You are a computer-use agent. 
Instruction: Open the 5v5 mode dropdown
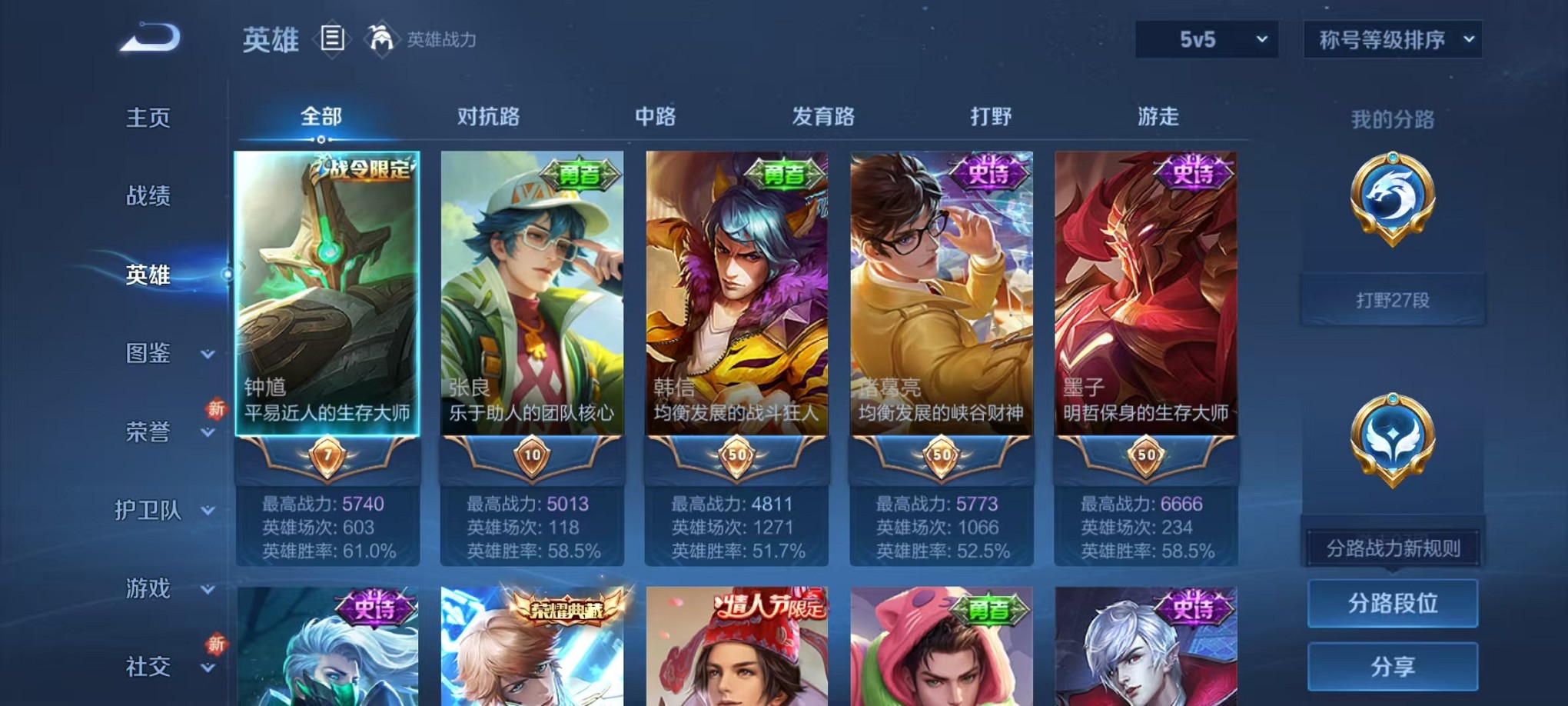pos(1205,38)
